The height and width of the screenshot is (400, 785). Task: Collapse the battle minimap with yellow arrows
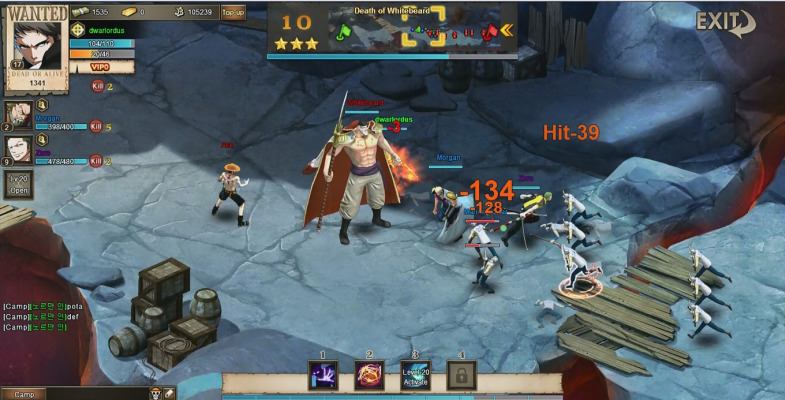click(507, 29)
